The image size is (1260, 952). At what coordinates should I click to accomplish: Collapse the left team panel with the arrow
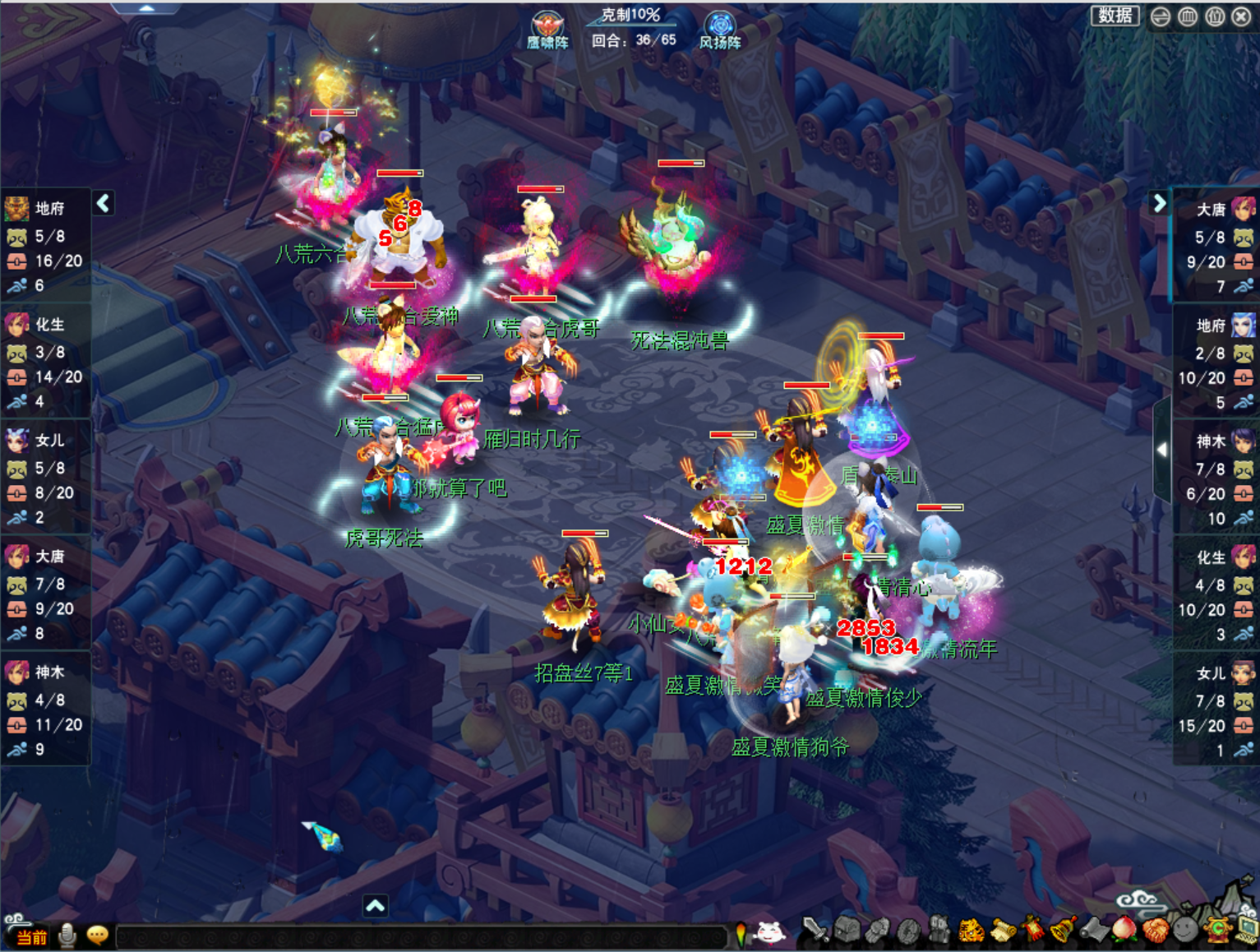click(x=103, y=203)
